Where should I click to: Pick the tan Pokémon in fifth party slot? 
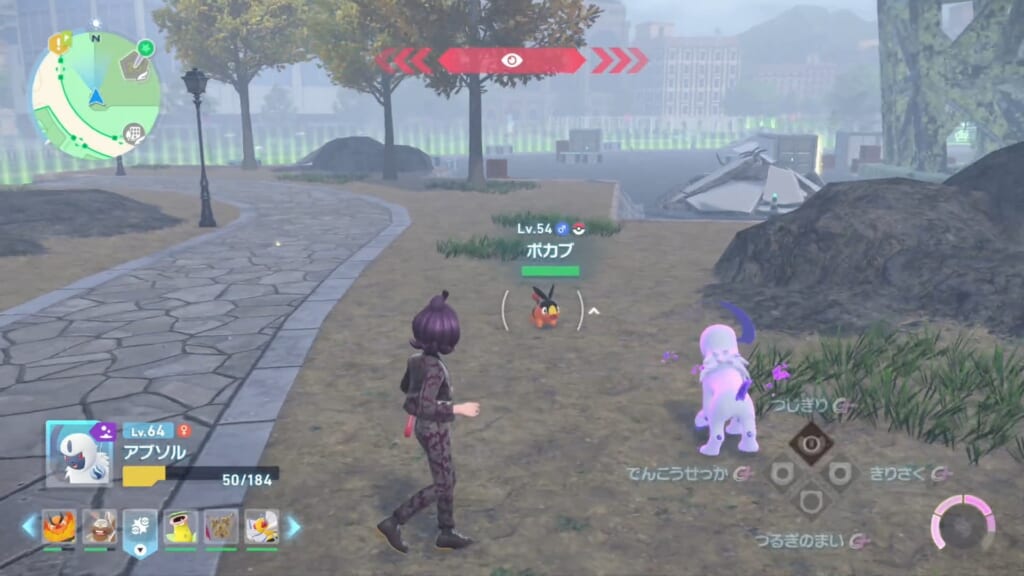coord(221,527)
